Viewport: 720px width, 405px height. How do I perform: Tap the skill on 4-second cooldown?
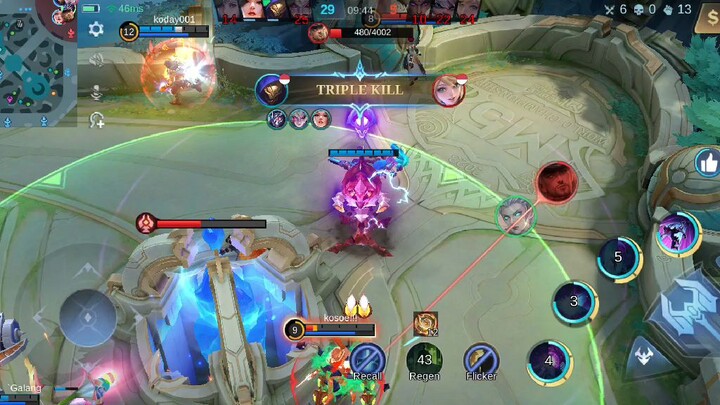click(x=548, y=361)
